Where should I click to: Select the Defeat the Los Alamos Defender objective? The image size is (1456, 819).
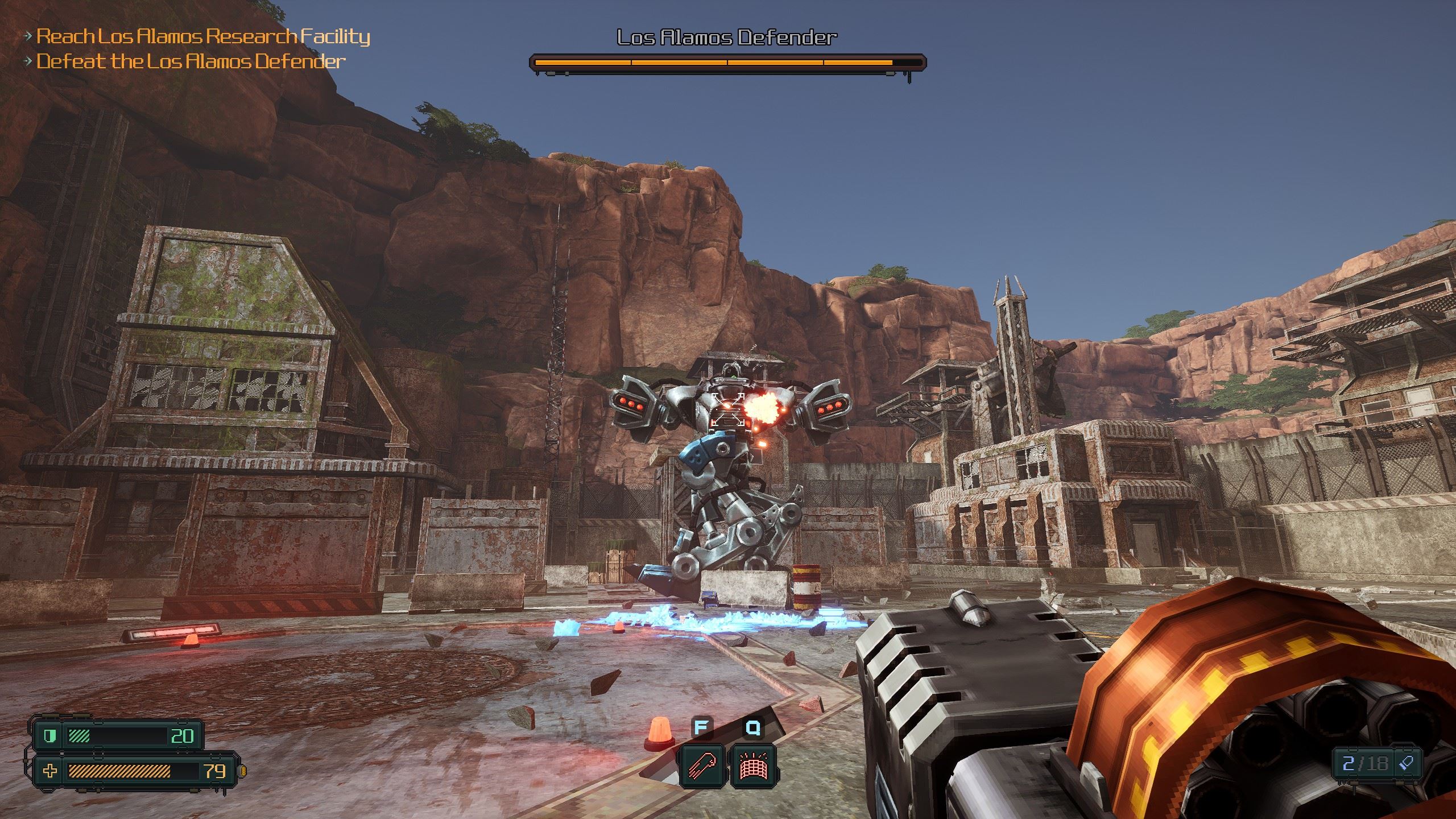191,61
